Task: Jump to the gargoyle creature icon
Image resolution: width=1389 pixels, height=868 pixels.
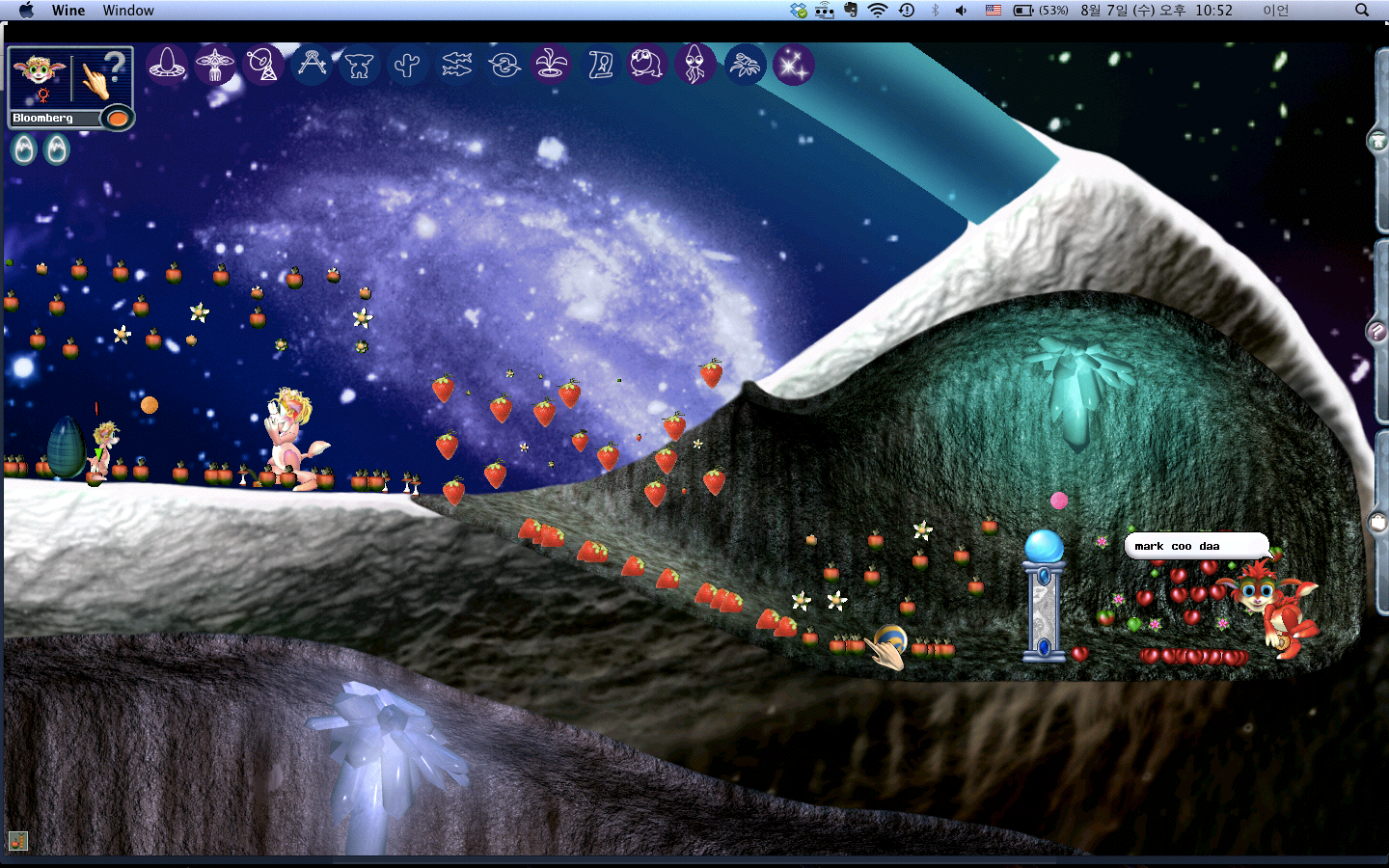Action: click(x=359, y=65)
